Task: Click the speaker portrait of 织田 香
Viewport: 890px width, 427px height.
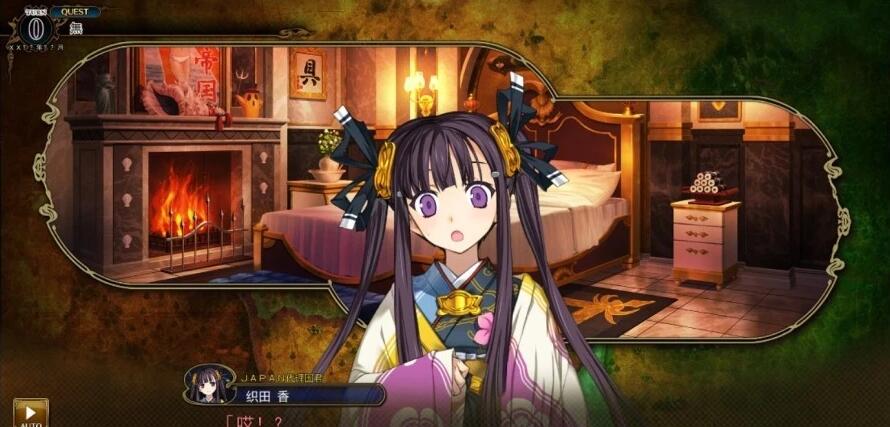Action: pos(210,384)
